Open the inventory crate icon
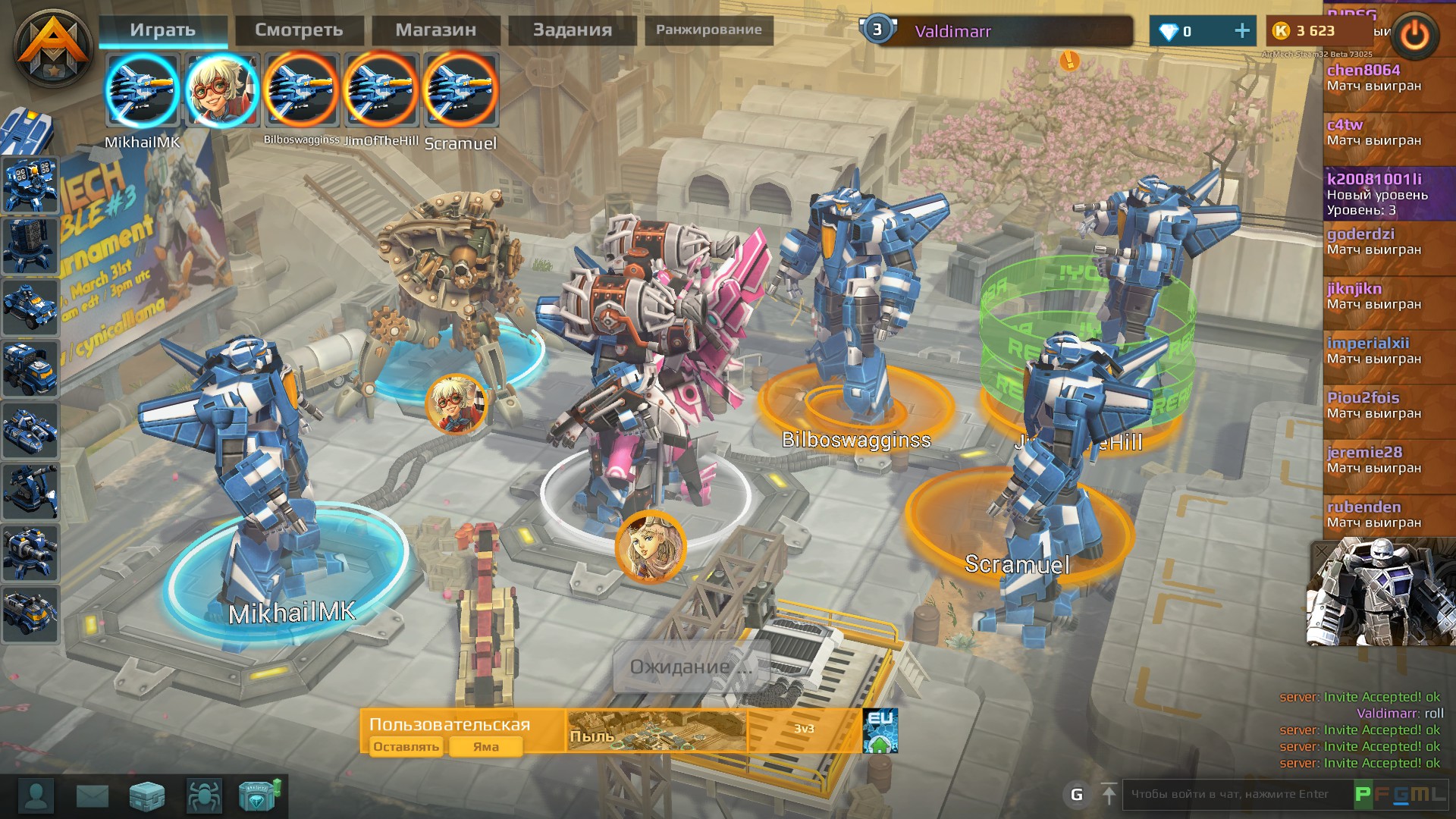Image resolution: width=1456 pixels, height=819 pixels. 147,796
